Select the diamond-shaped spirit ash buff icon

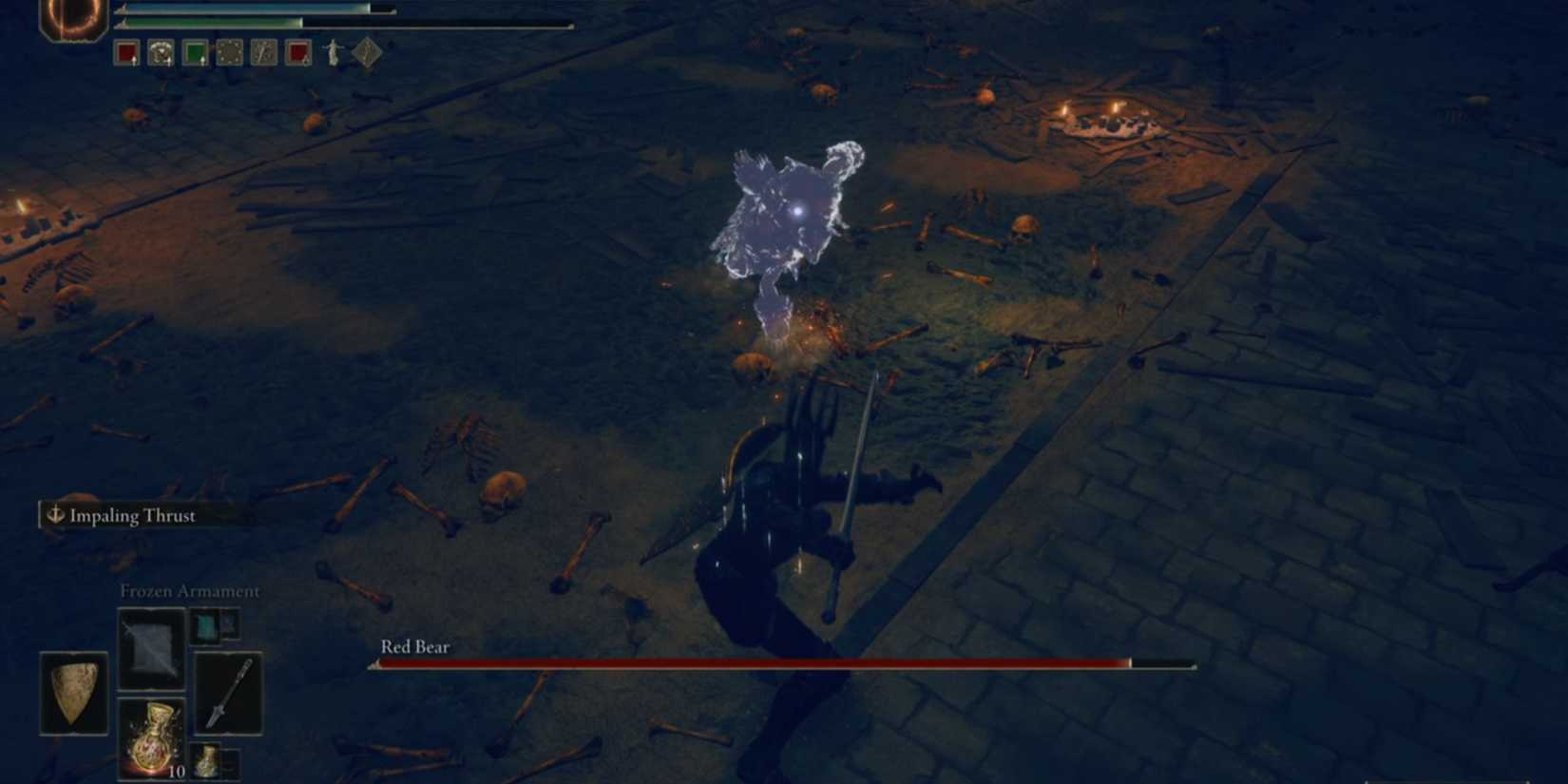click(367, 52)
